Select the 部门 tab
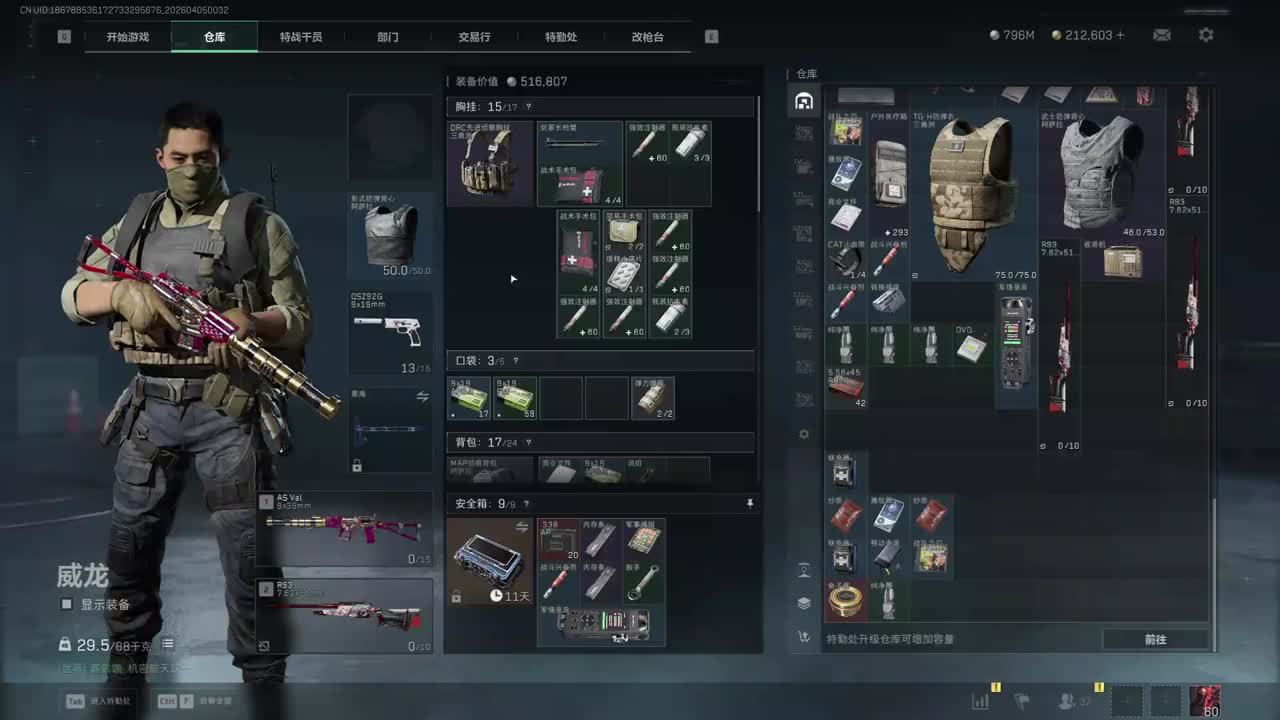The width and height of the screenshot is (1280, 720). coord(388,37)
